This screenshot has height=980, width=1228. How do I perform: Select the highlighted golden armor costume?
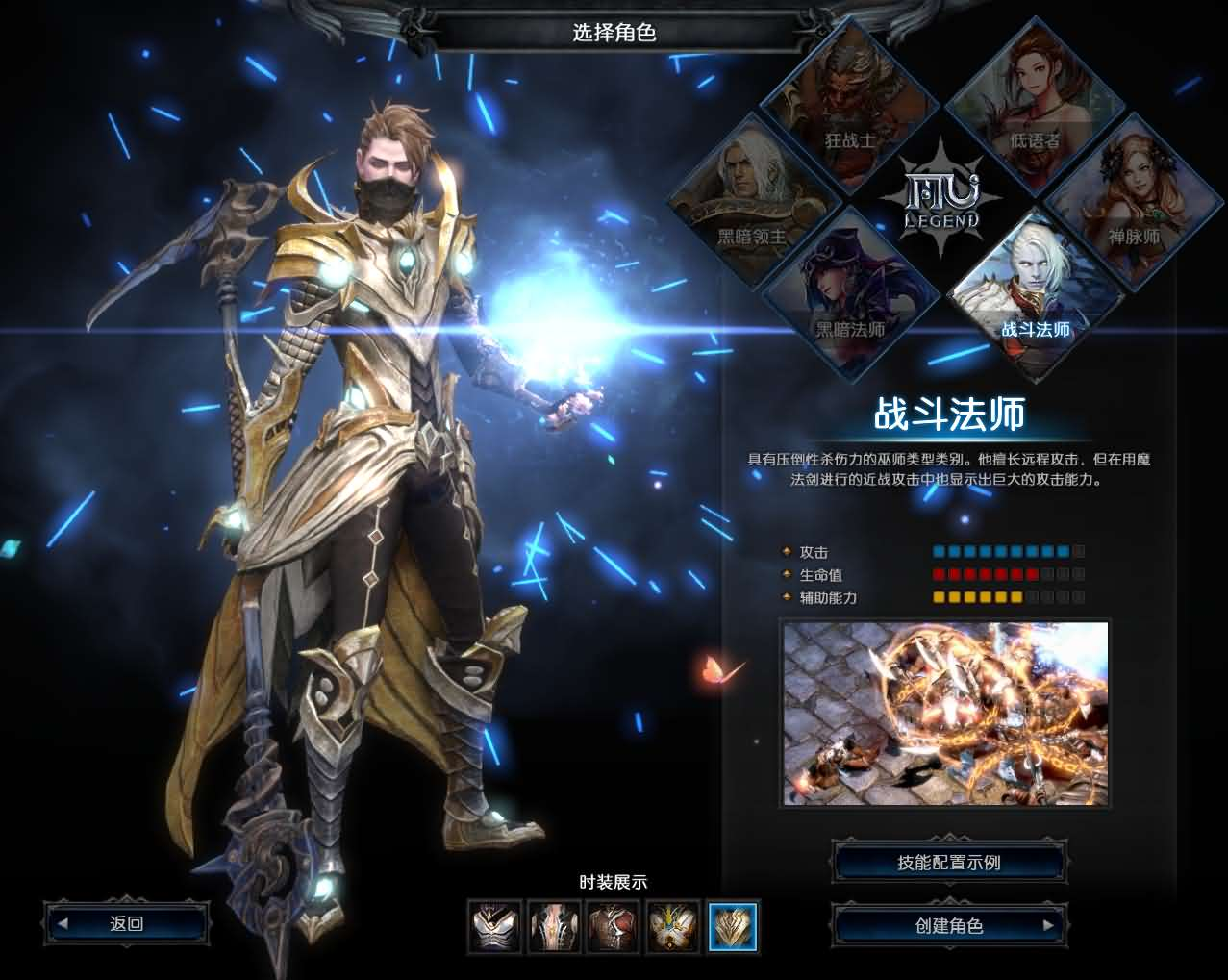(x=733, y=927)
